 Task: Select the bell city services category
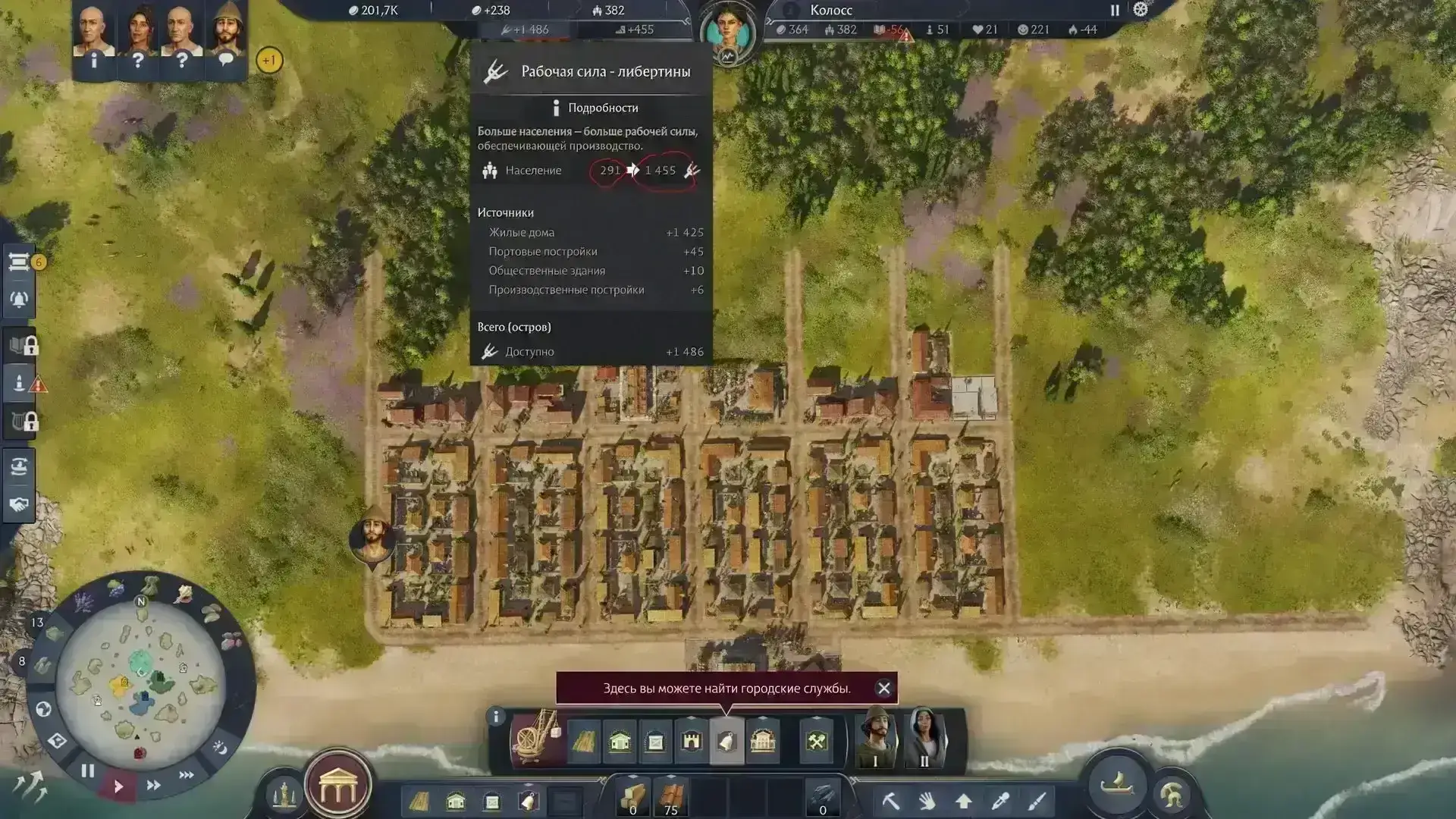coord(726,741)
